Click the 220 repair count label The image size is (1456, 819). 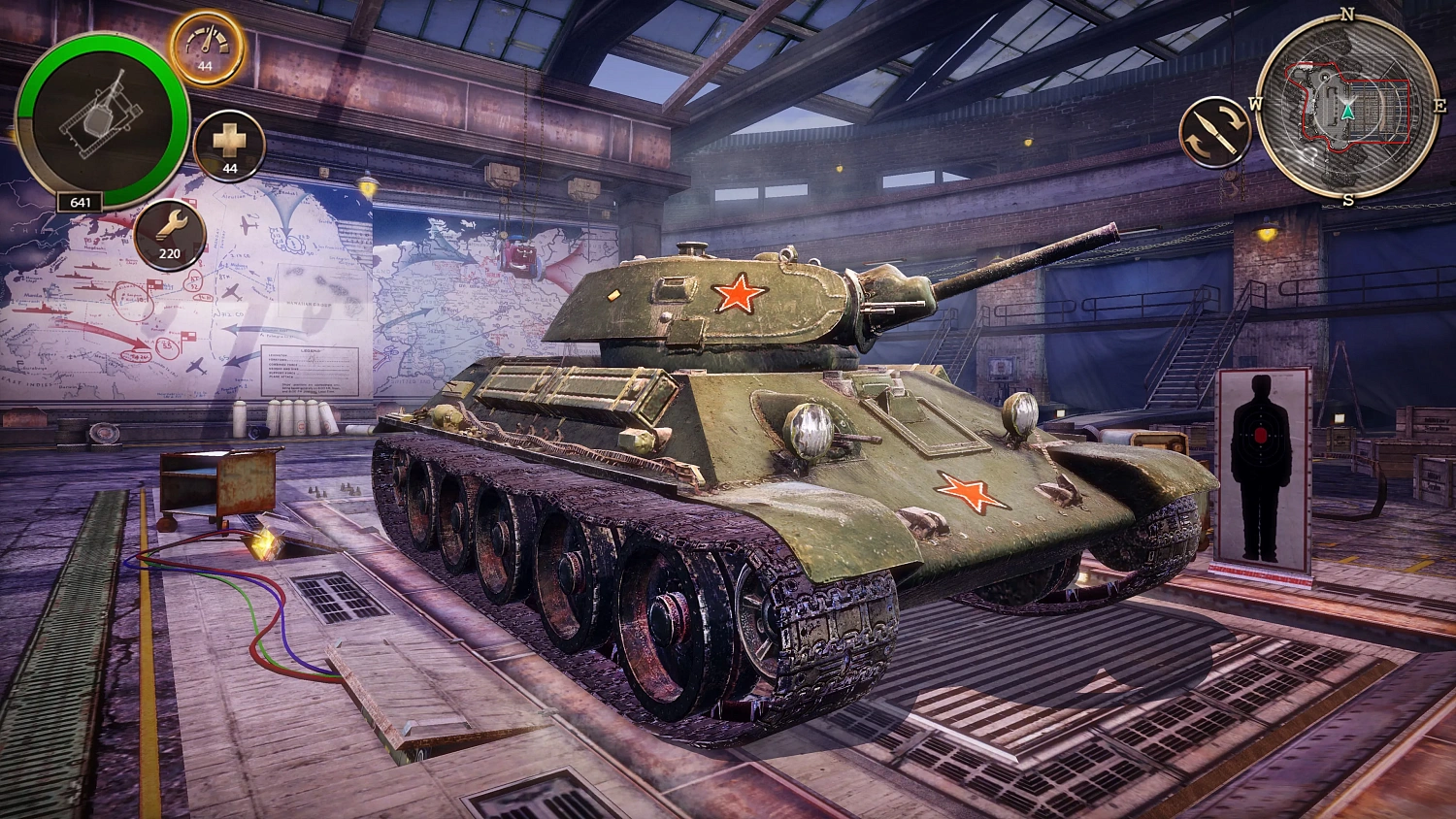pyautogui.click(x=170, y=253)
